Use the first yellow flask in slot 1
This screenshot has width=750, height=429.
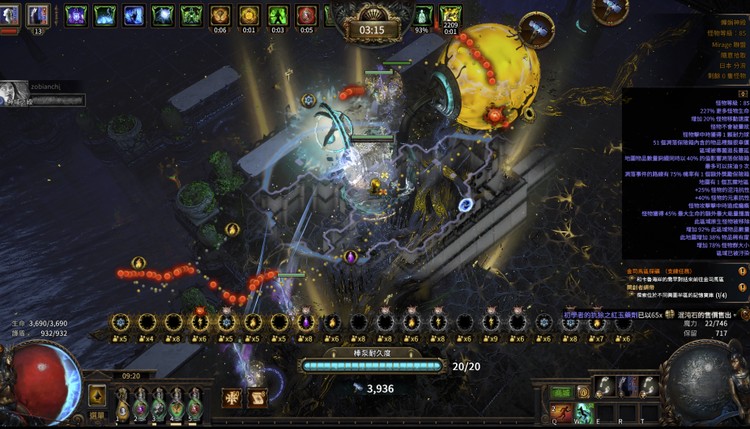coord(122,407)
